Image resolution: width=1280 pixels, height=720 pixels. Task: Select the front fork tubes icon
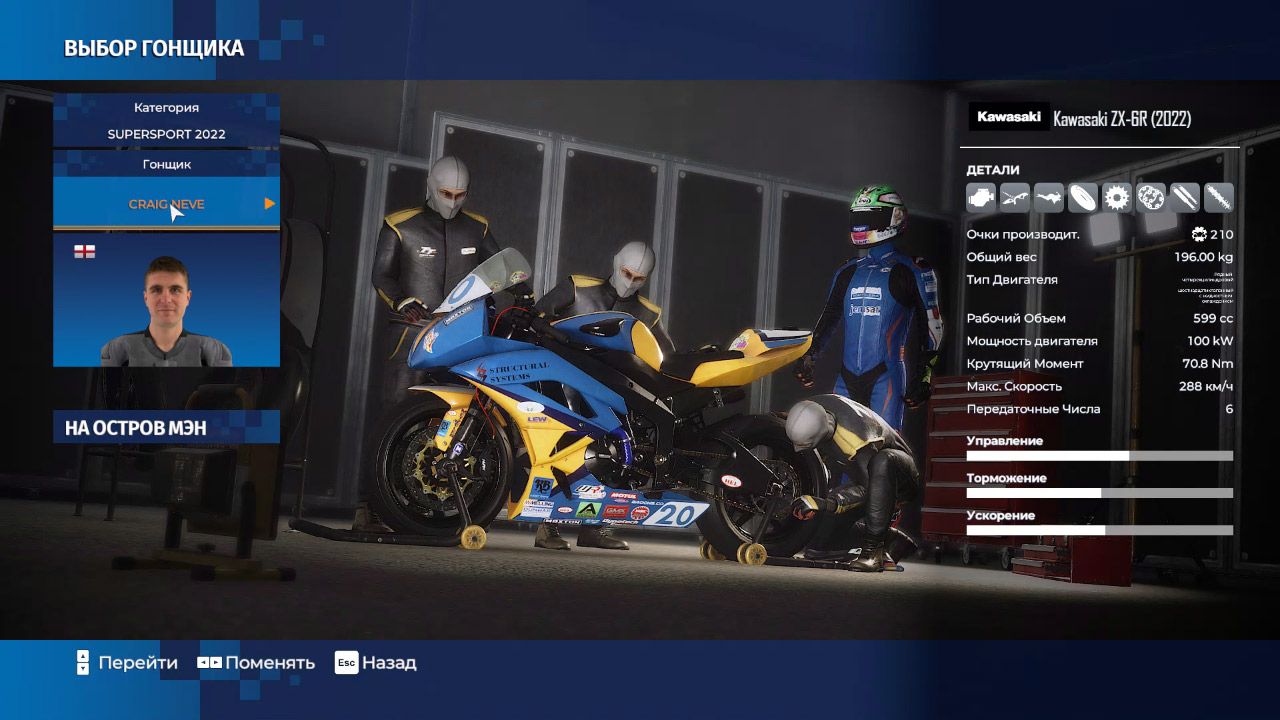[x=1185, y=198]
